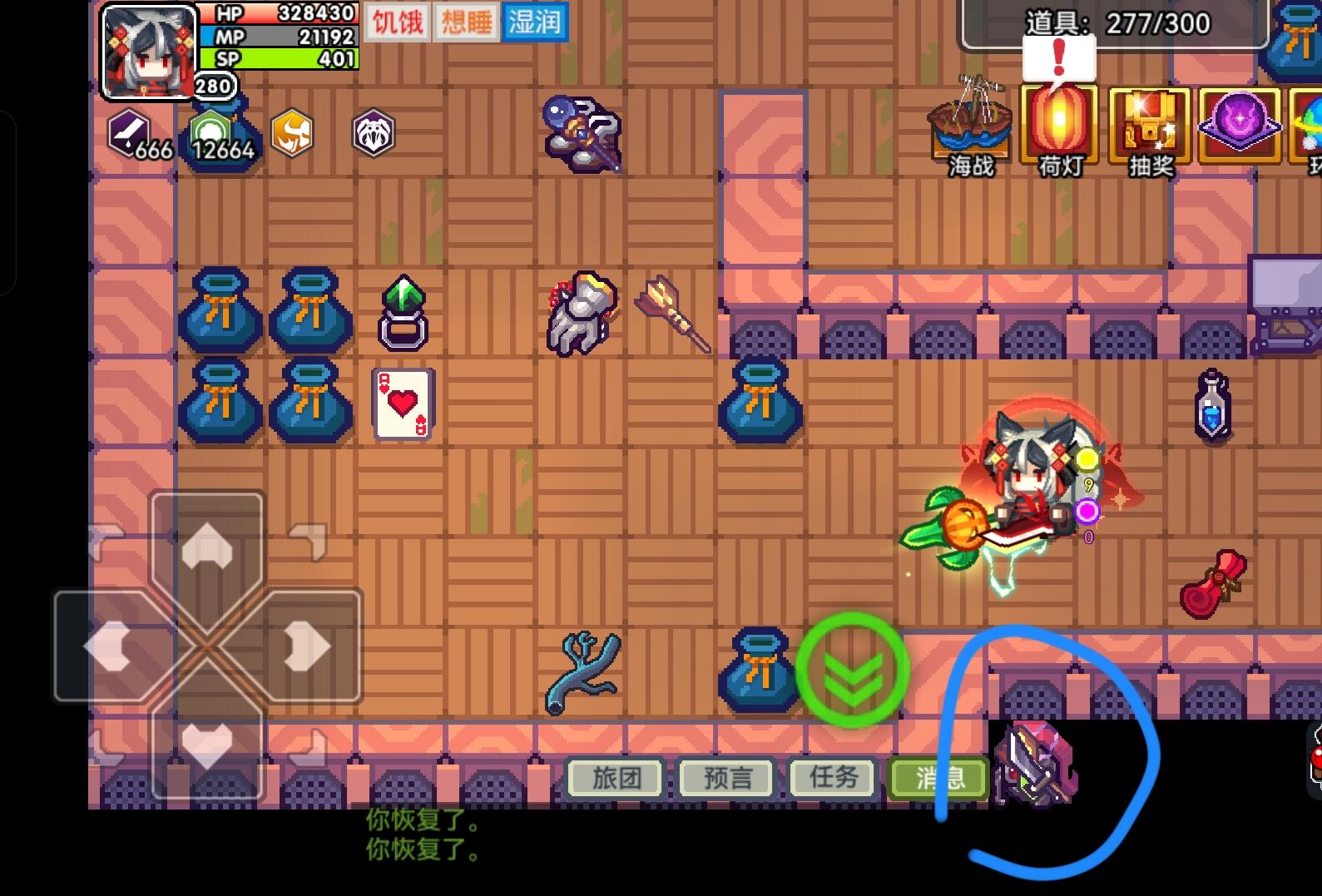Screen dimensions: 1322x896
Task: Toggle the 想睡 sleepy status indicator
Action: [466, 22]
